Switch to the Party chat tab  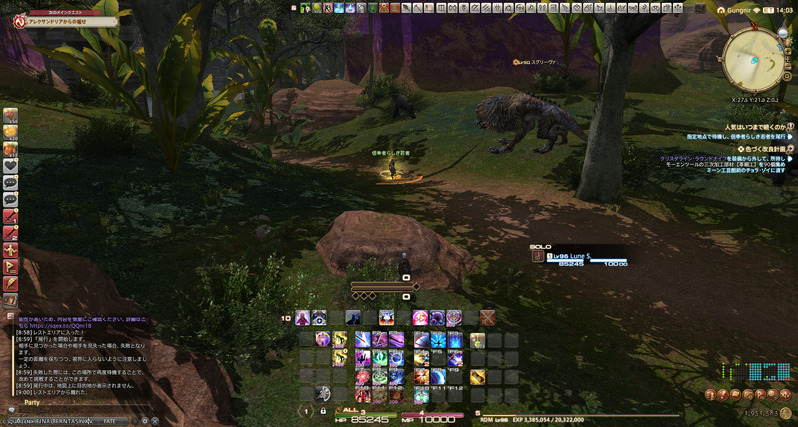[32, 403]
